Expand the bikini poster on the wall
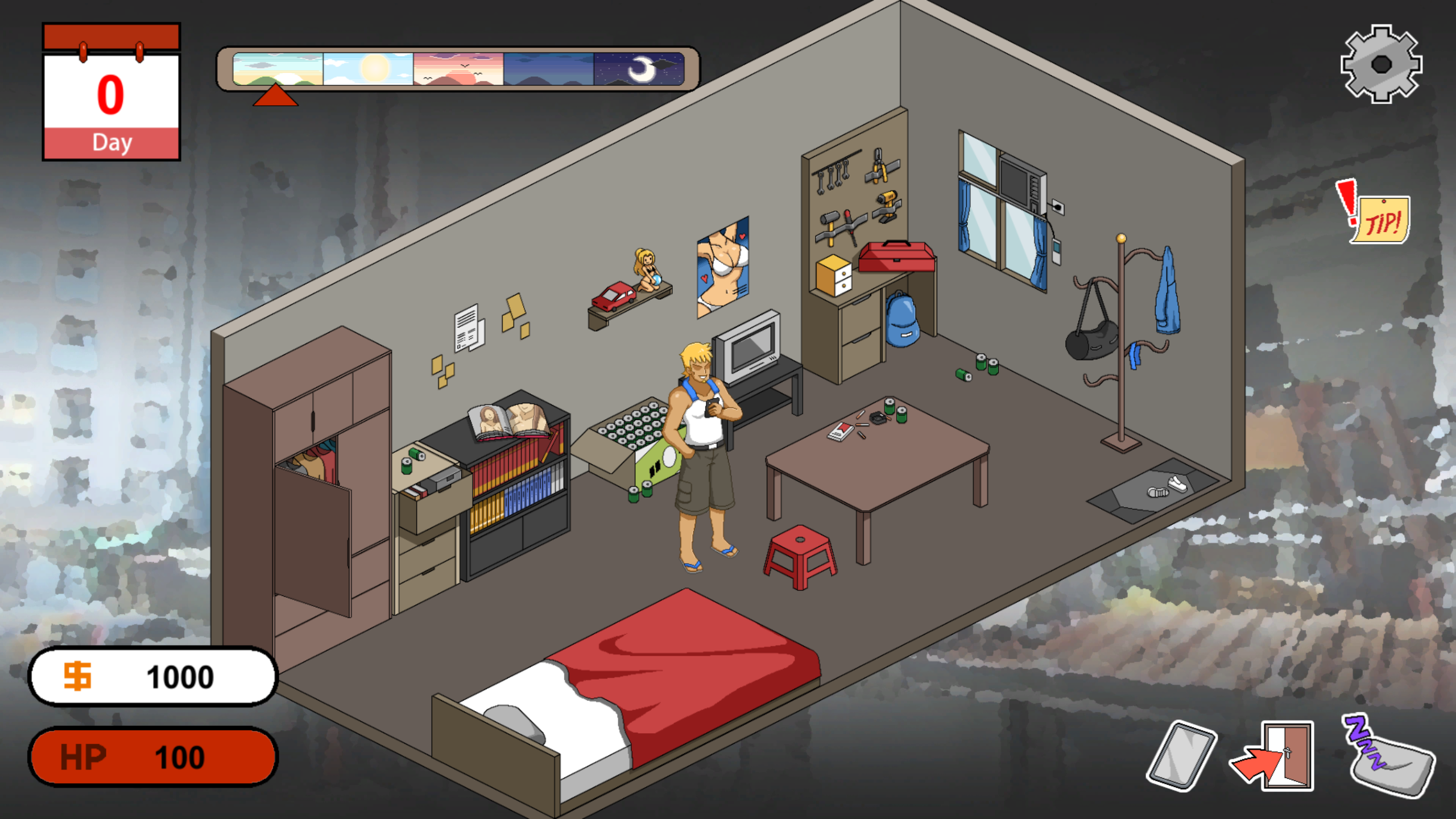1456x819 pixels. coord(722,267)
